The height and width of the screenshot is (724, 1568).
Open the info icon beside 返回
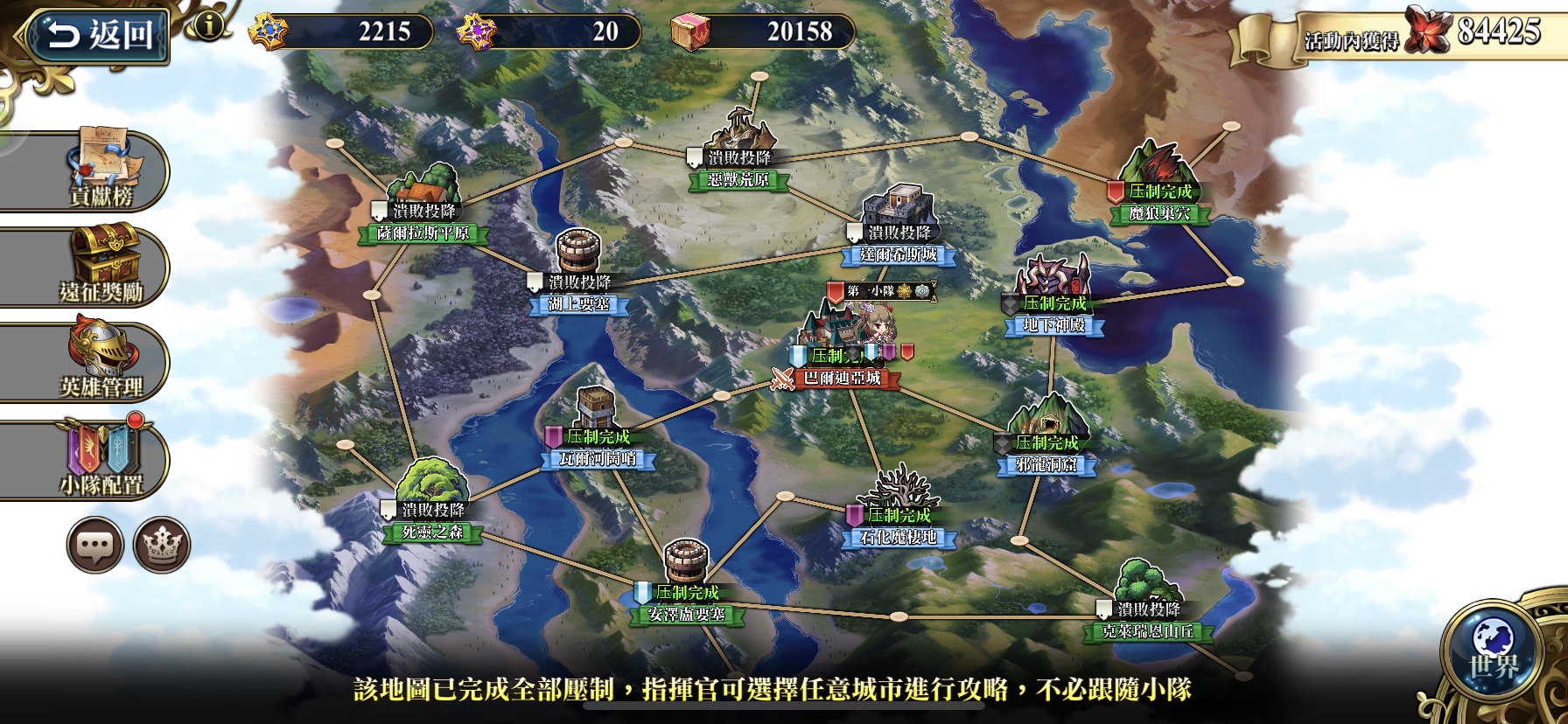pyautogui.click(x=208, y=25)
